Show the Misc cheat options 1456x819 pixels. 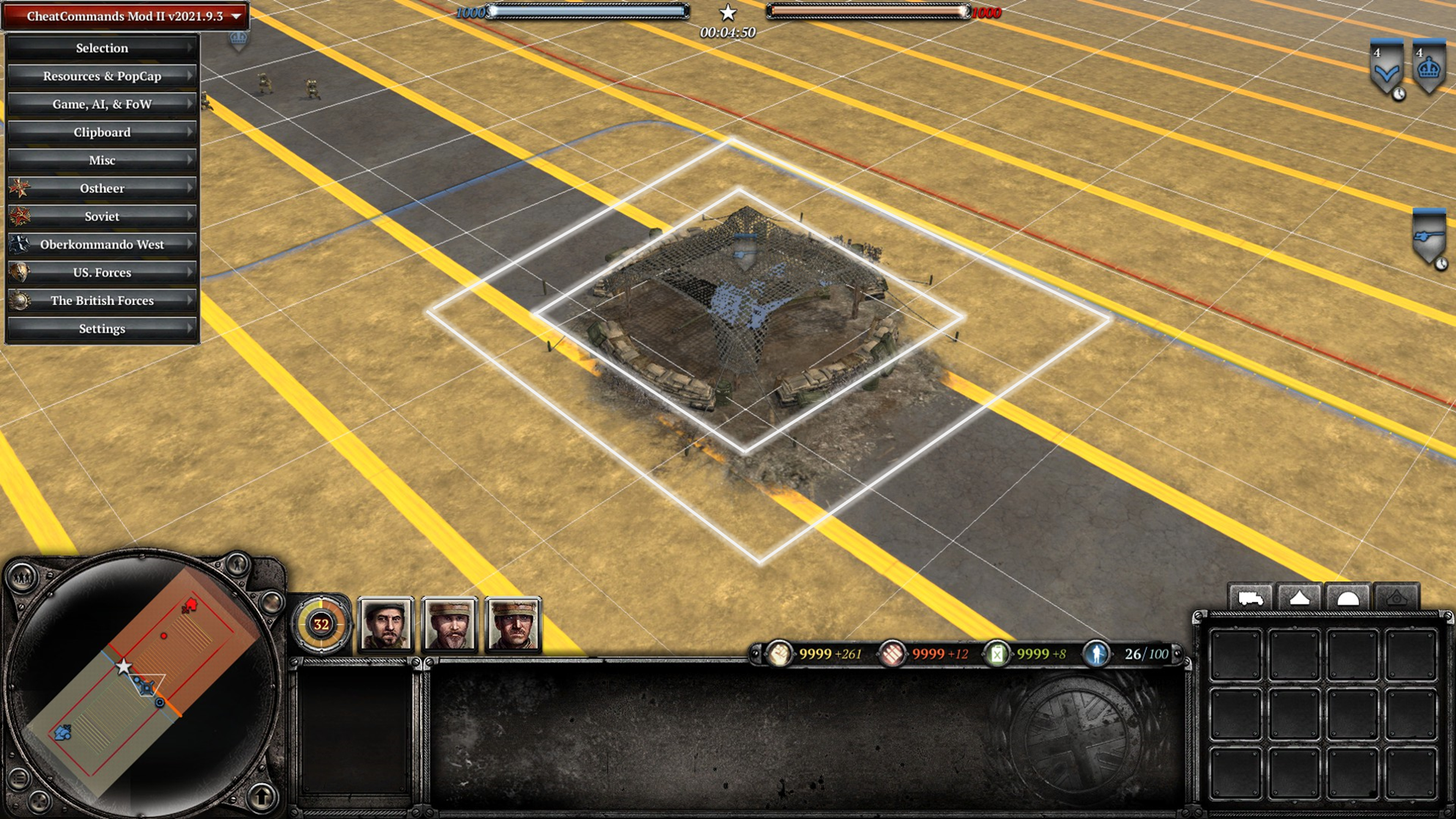pyautogui.click(x=102, y=161)
